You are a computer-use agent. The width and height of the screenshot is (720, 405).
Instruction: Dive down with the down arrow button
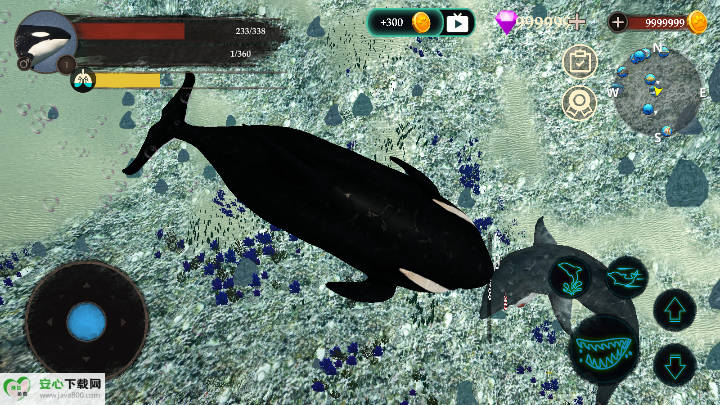(x=674, y=363)
